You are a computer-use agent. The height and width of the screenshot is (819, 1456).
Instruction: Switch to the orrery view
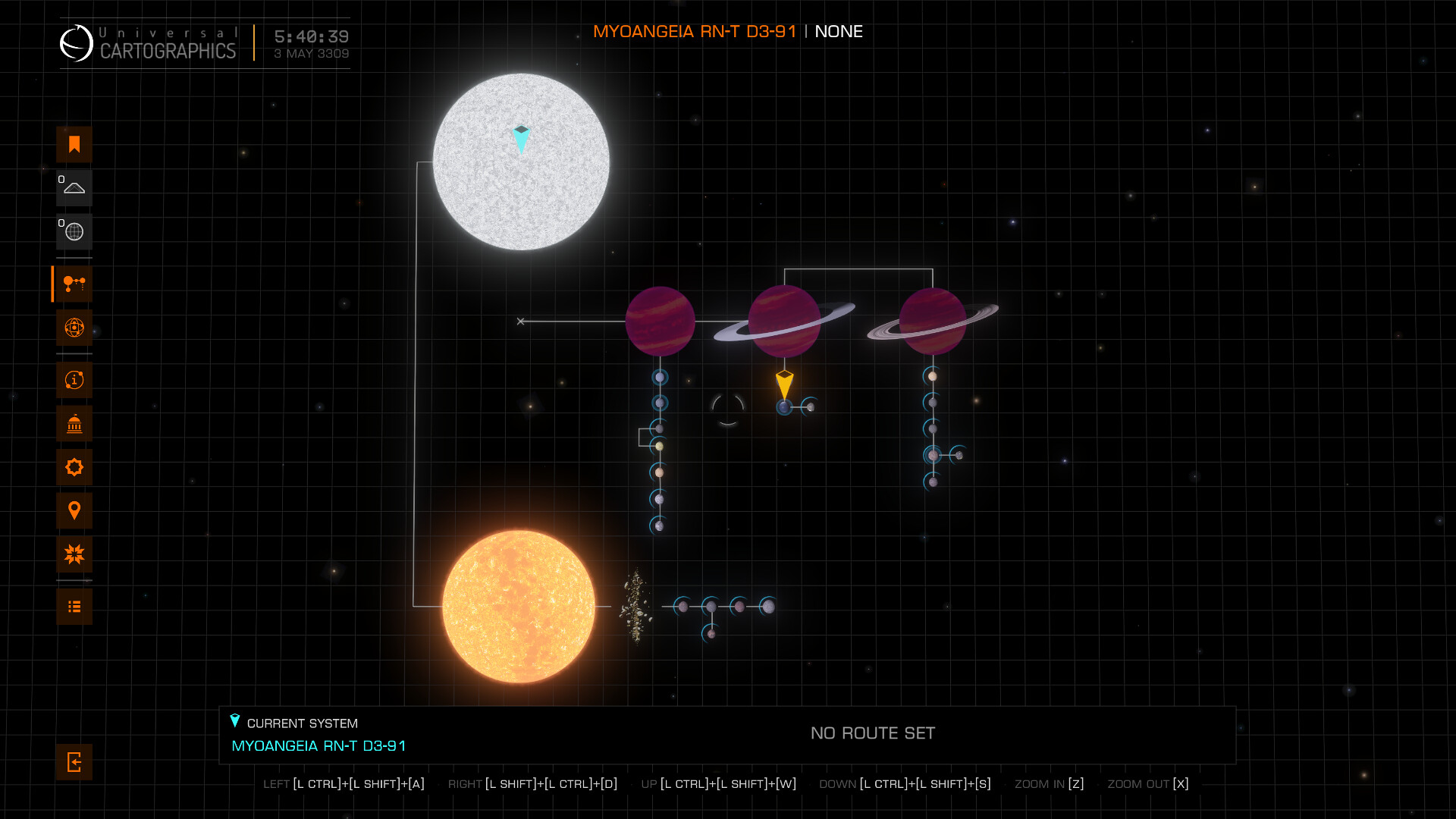pyautogui.click(x=74, y=328)
